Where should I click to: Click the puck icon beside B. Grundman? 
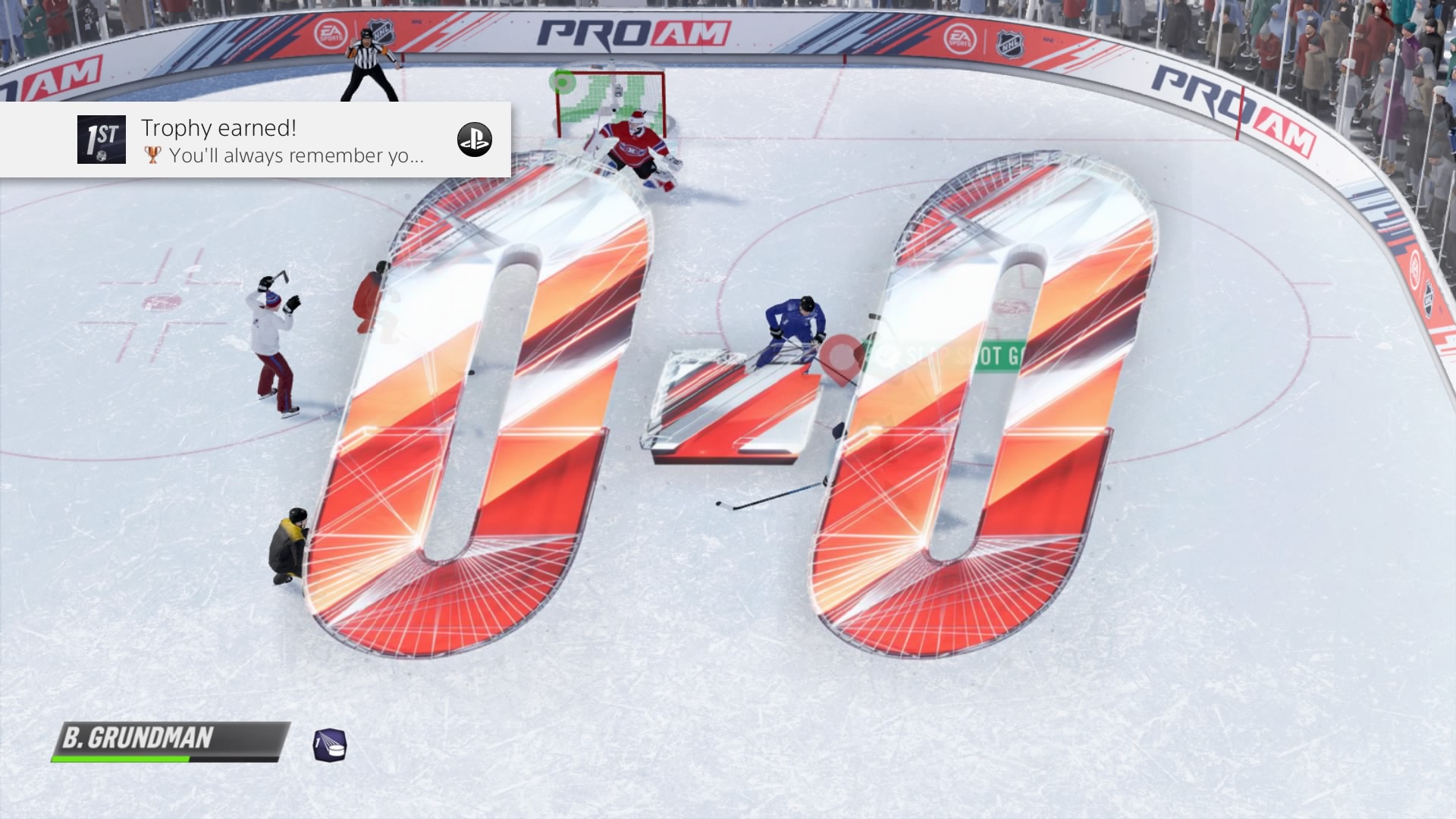coord(330,745)
